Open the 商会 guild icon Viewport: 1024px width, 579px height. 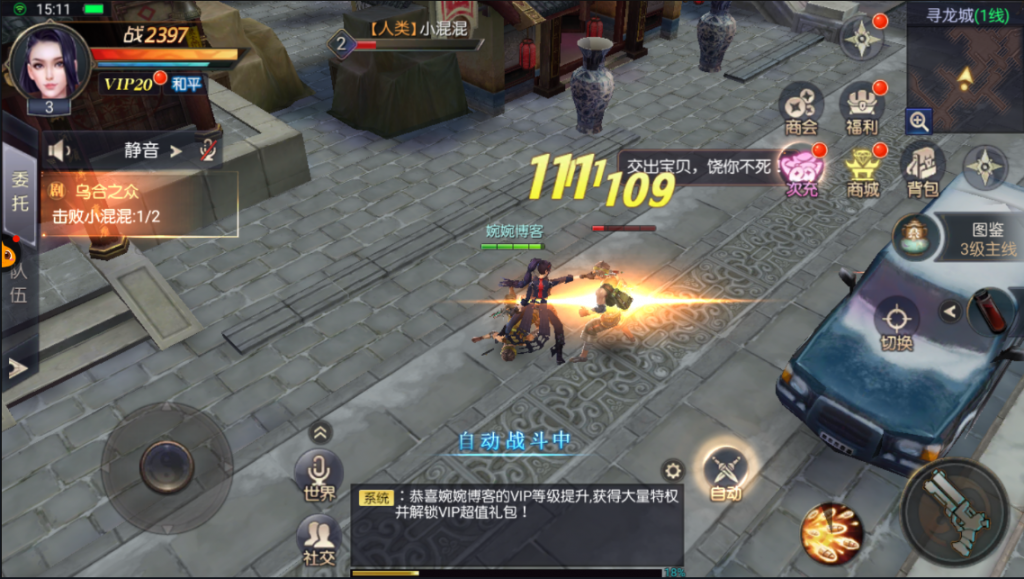tap(801, 107)
